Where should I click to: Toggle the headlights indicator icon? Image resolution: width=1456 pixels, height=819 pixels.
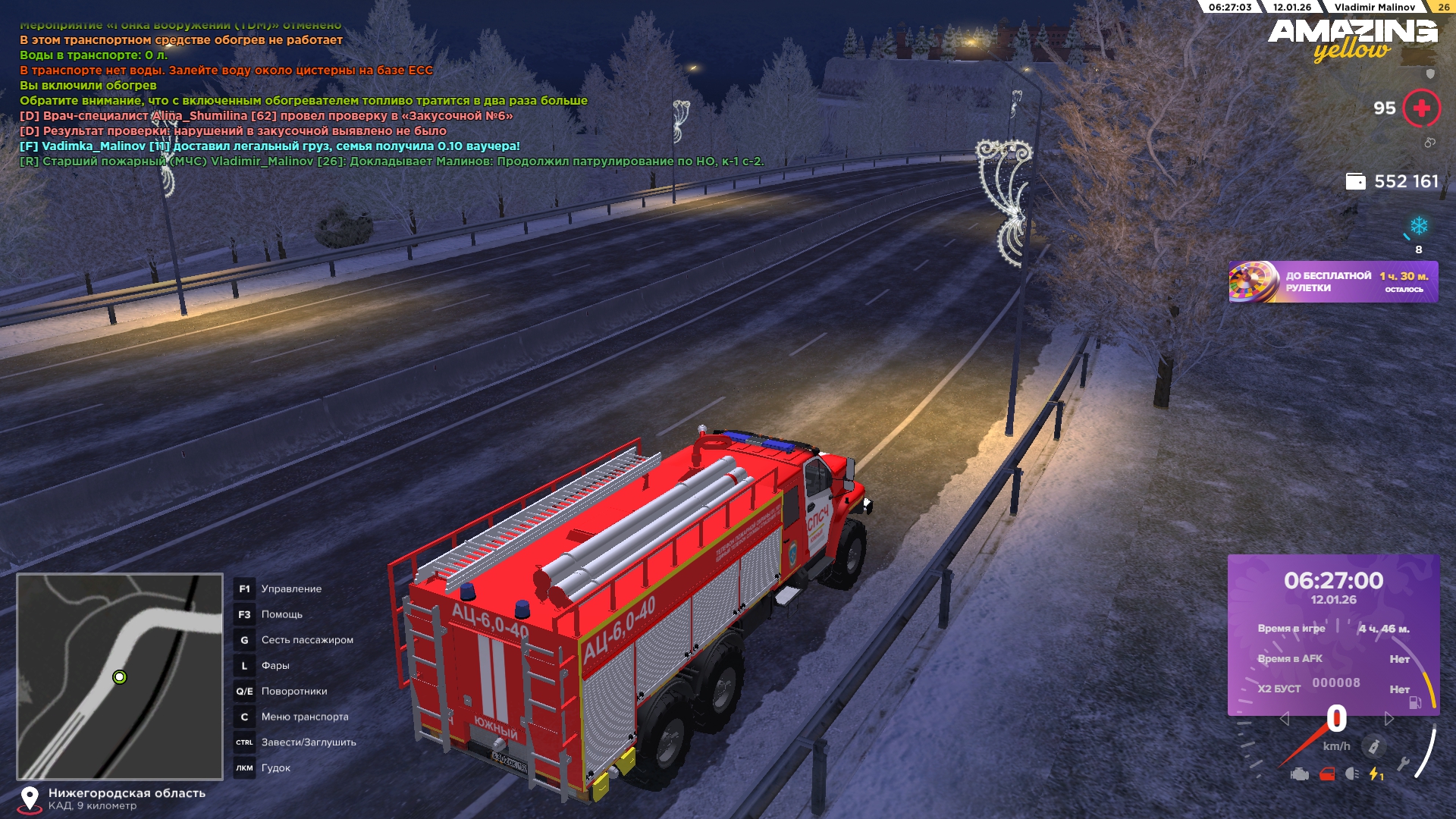point(1351,774)
